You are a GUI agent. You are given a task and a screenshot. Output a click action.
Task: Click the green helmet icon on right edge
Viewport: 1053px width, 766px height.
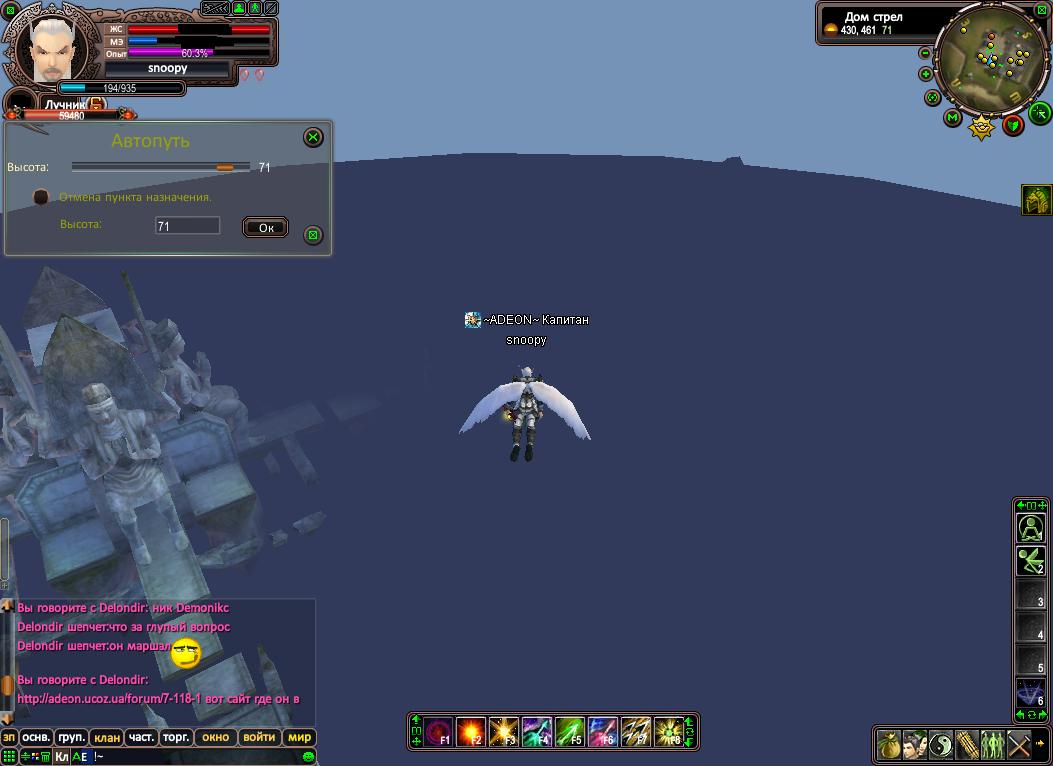pos(1036,200)
